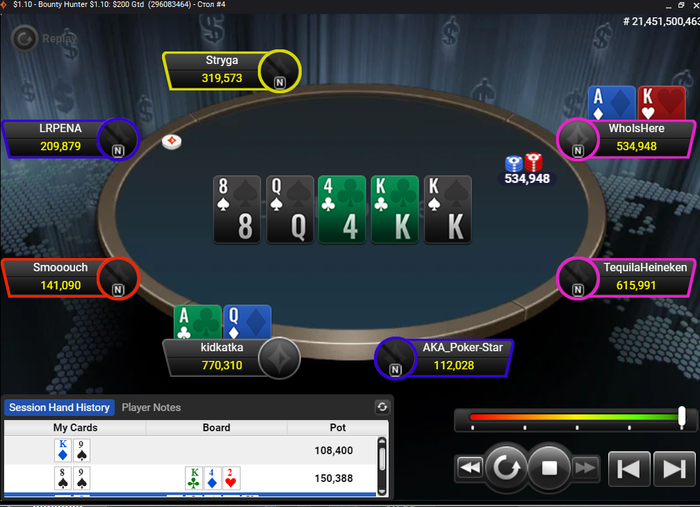Open the Player Notes tab
This screenshot has width=700, height=507.
pyautogui.click(x=151, y=407)
